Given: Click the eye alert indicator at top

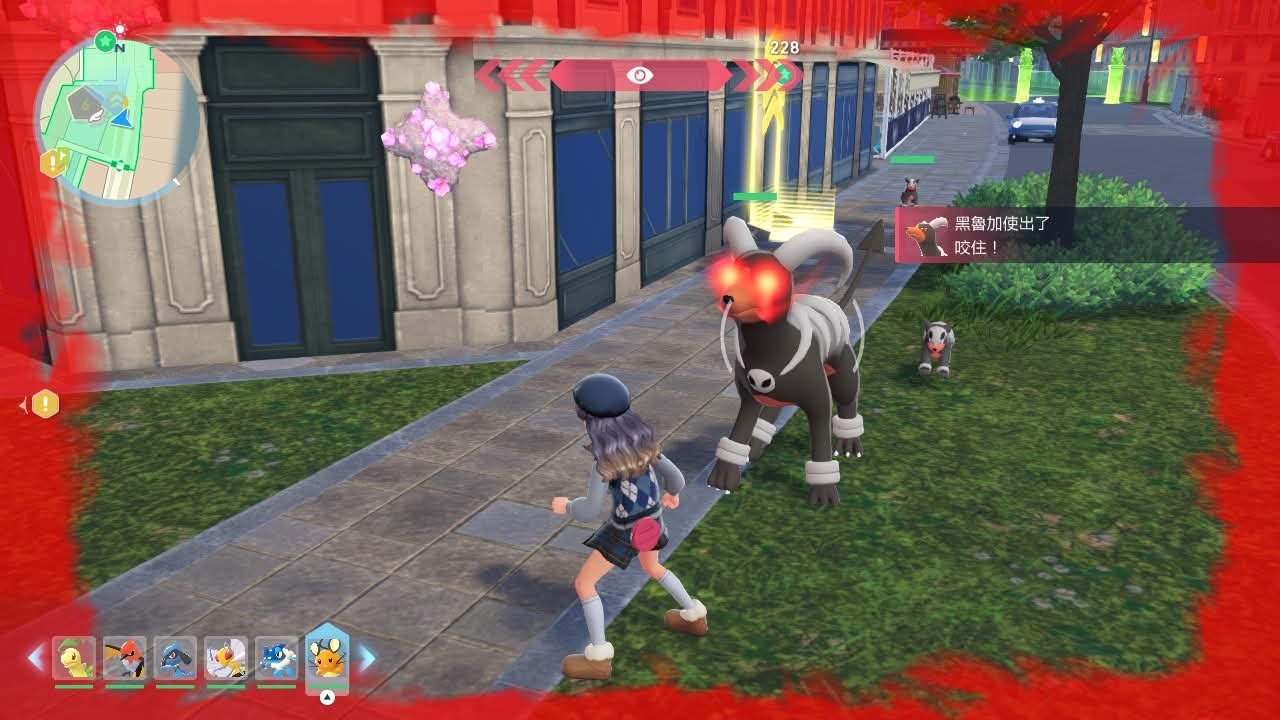Looking at the screenshot, I should click(639, 75).
